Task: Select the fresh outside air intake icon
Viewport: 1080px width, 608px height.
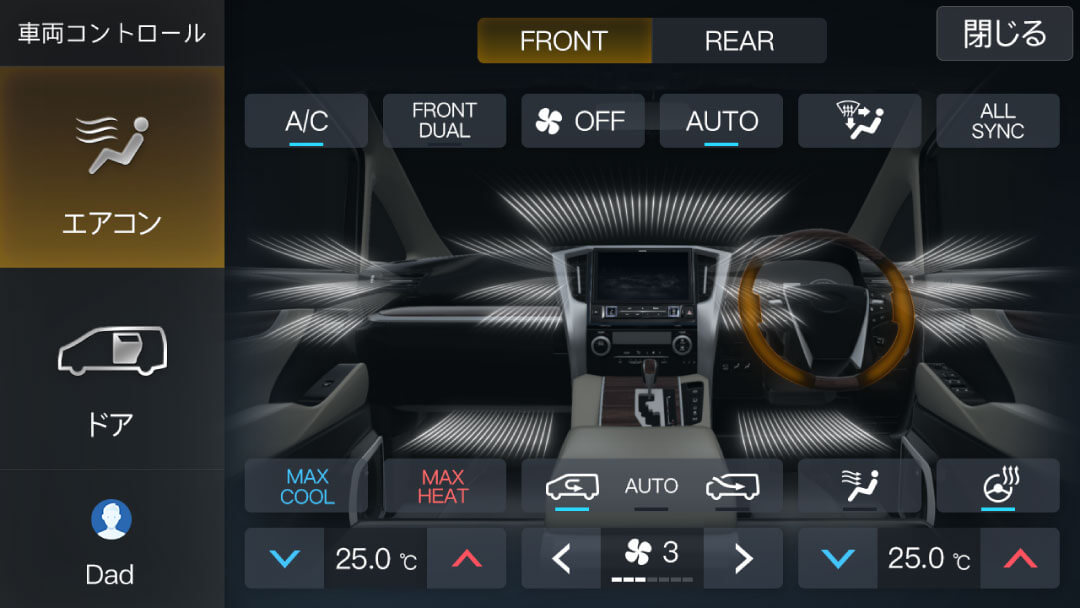Action: (x=732, y=486)
